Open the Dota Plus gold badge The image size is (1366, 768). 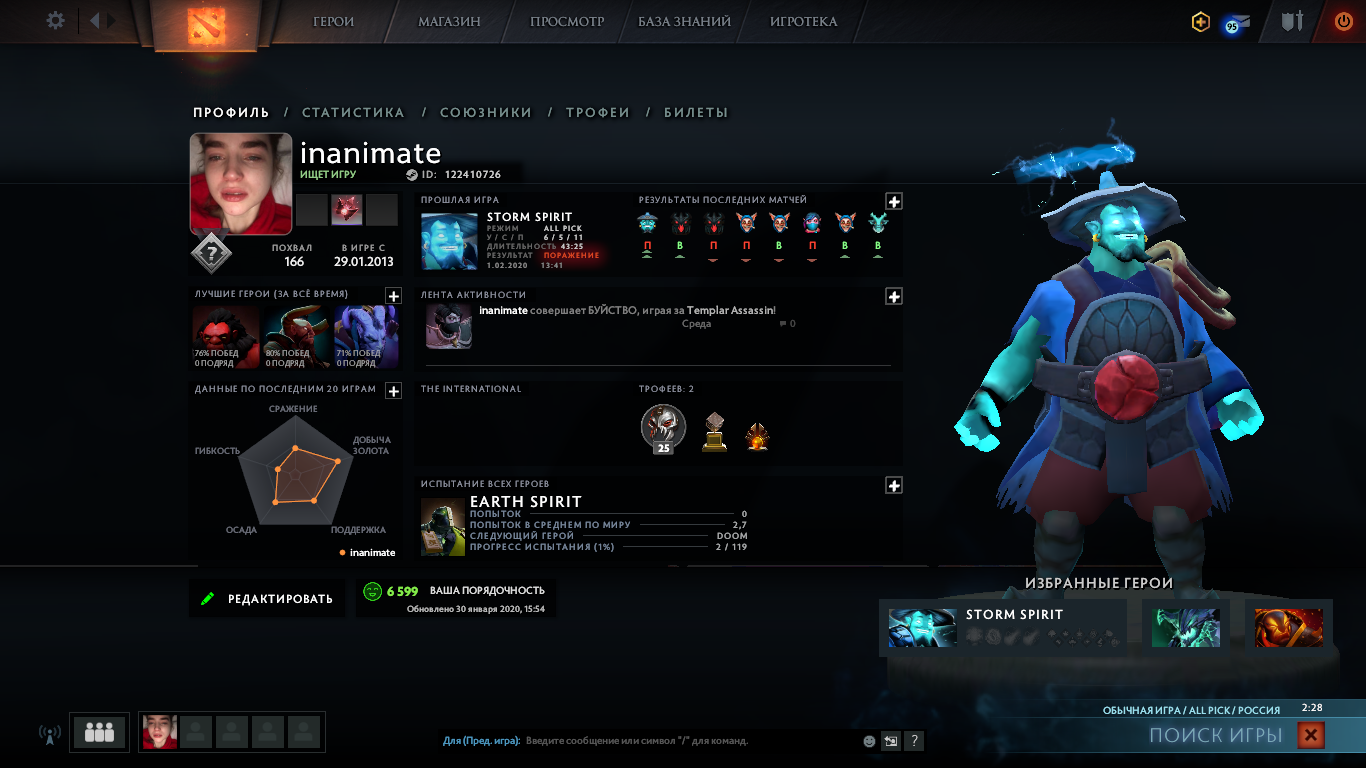[1200, 21]
